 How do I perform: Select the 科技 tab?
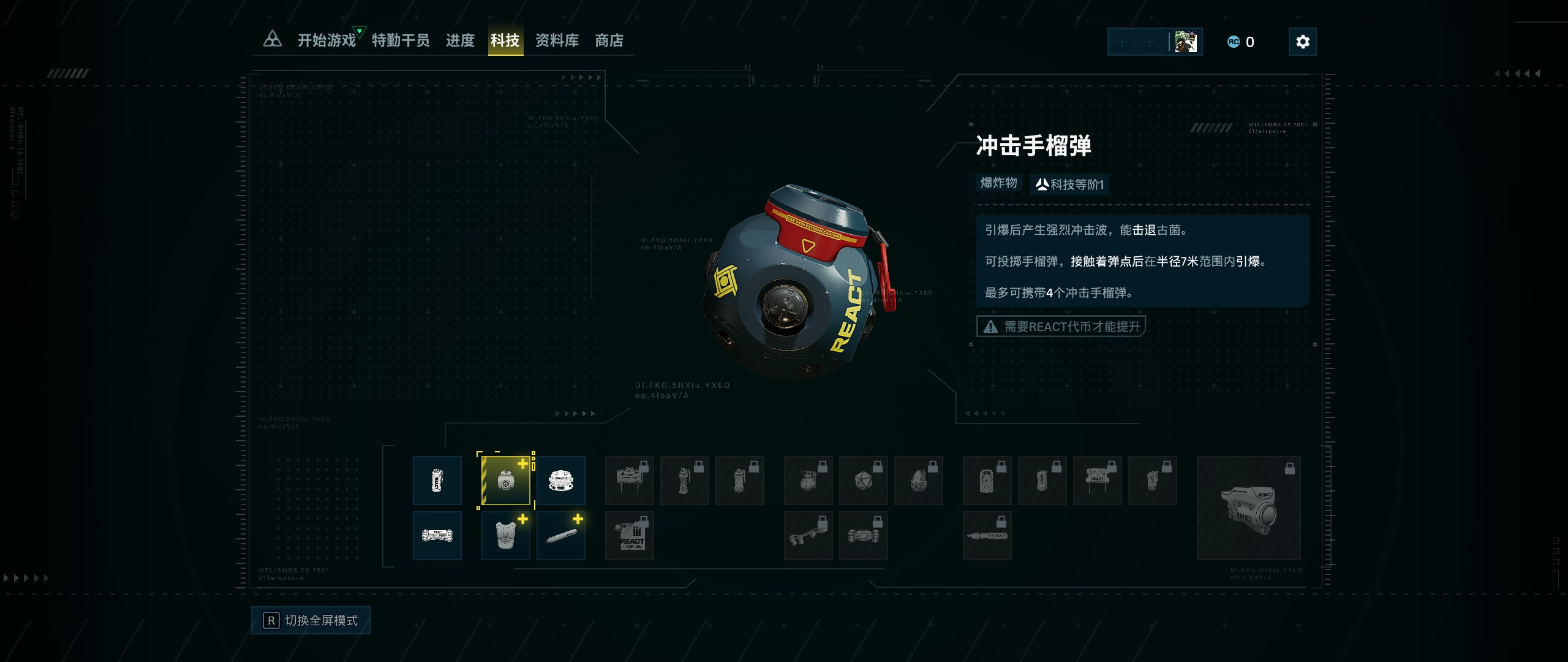pyautogui.click(x=505, y=40)
